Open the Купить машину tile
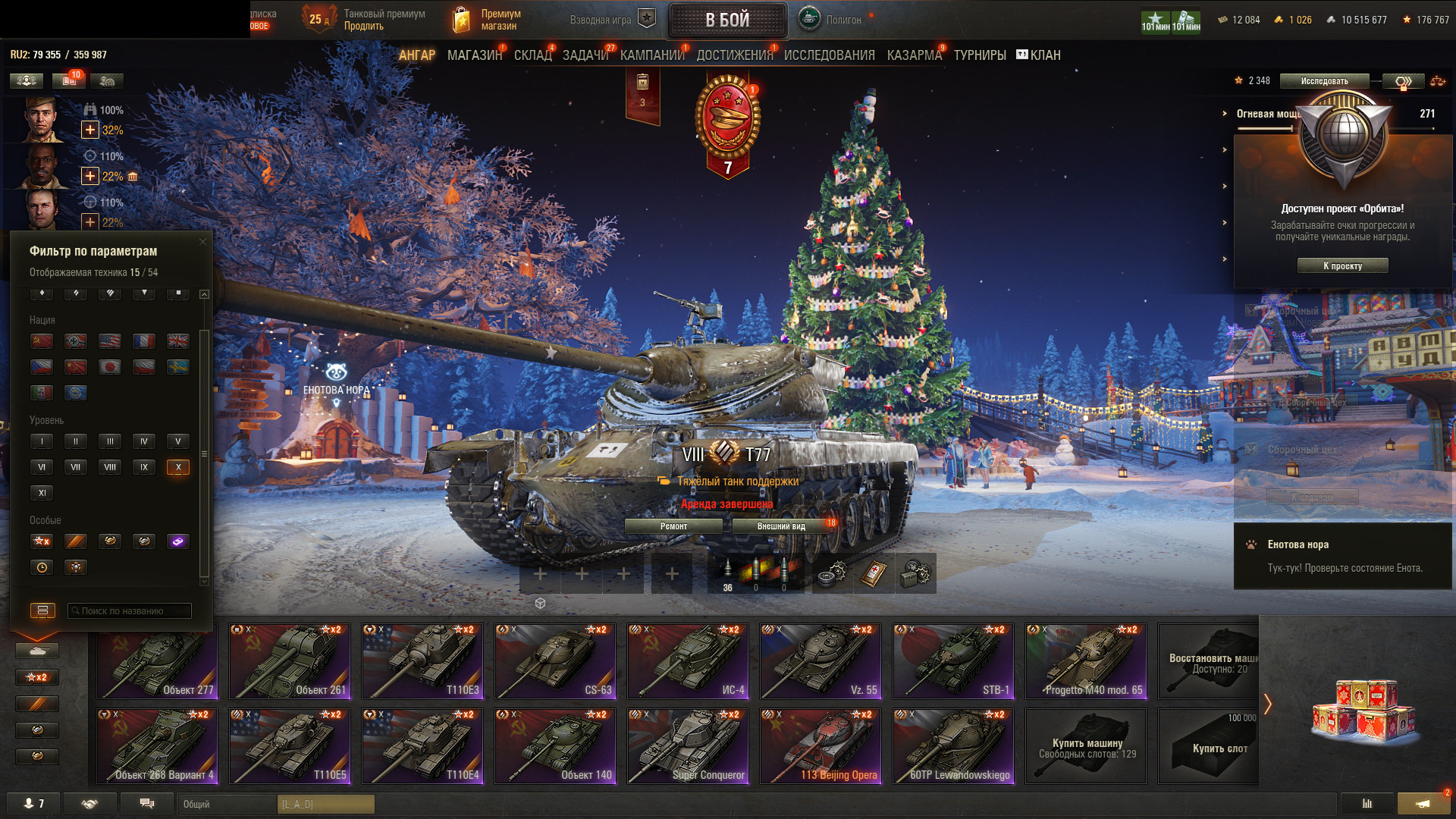This screenshot has height=819, width=1456. 1087,746
